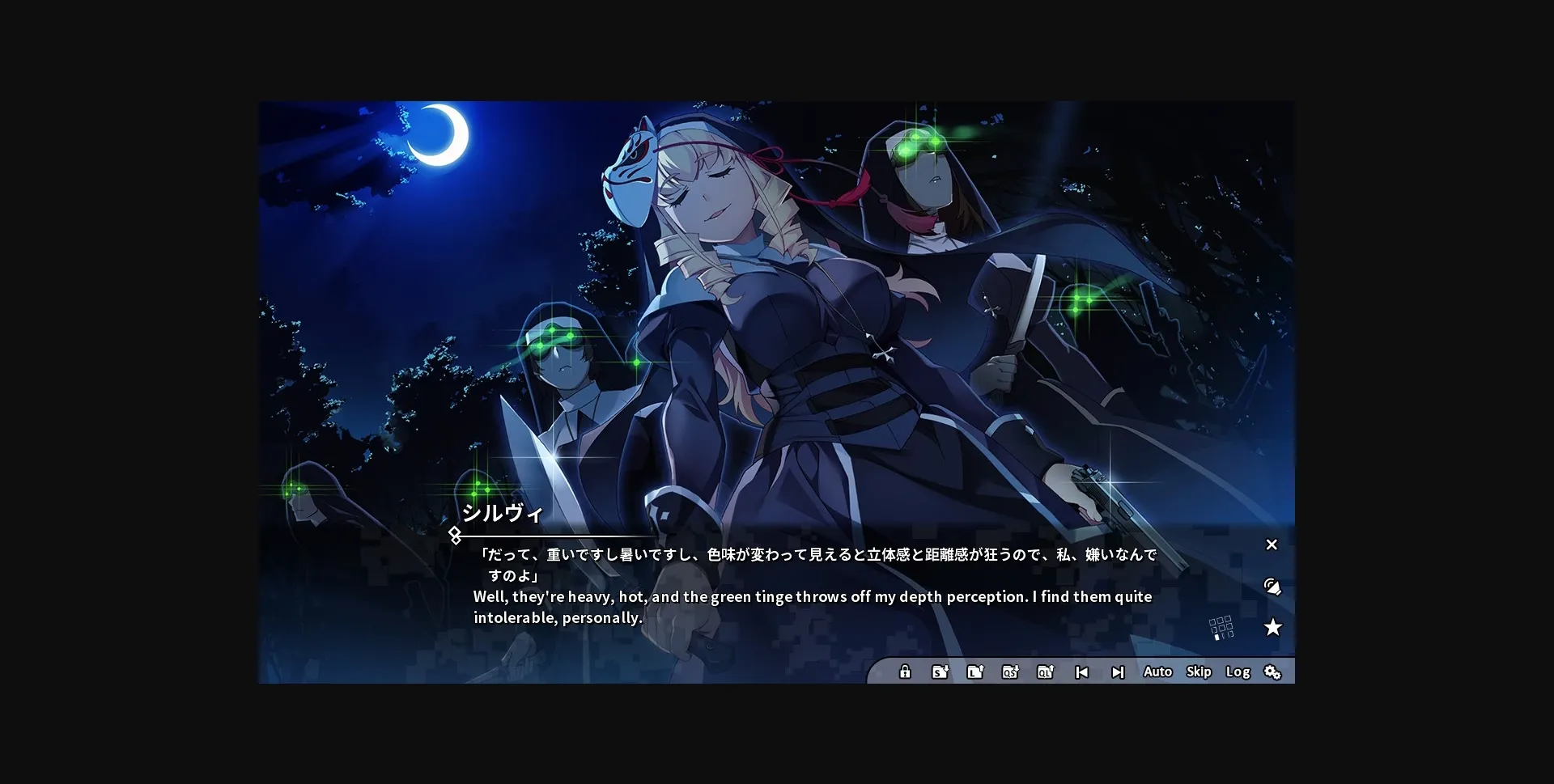Viewport: 1554px width, 784px height.
Task: Hide the dialogue box with the X
Action: tap(1272, 545)
